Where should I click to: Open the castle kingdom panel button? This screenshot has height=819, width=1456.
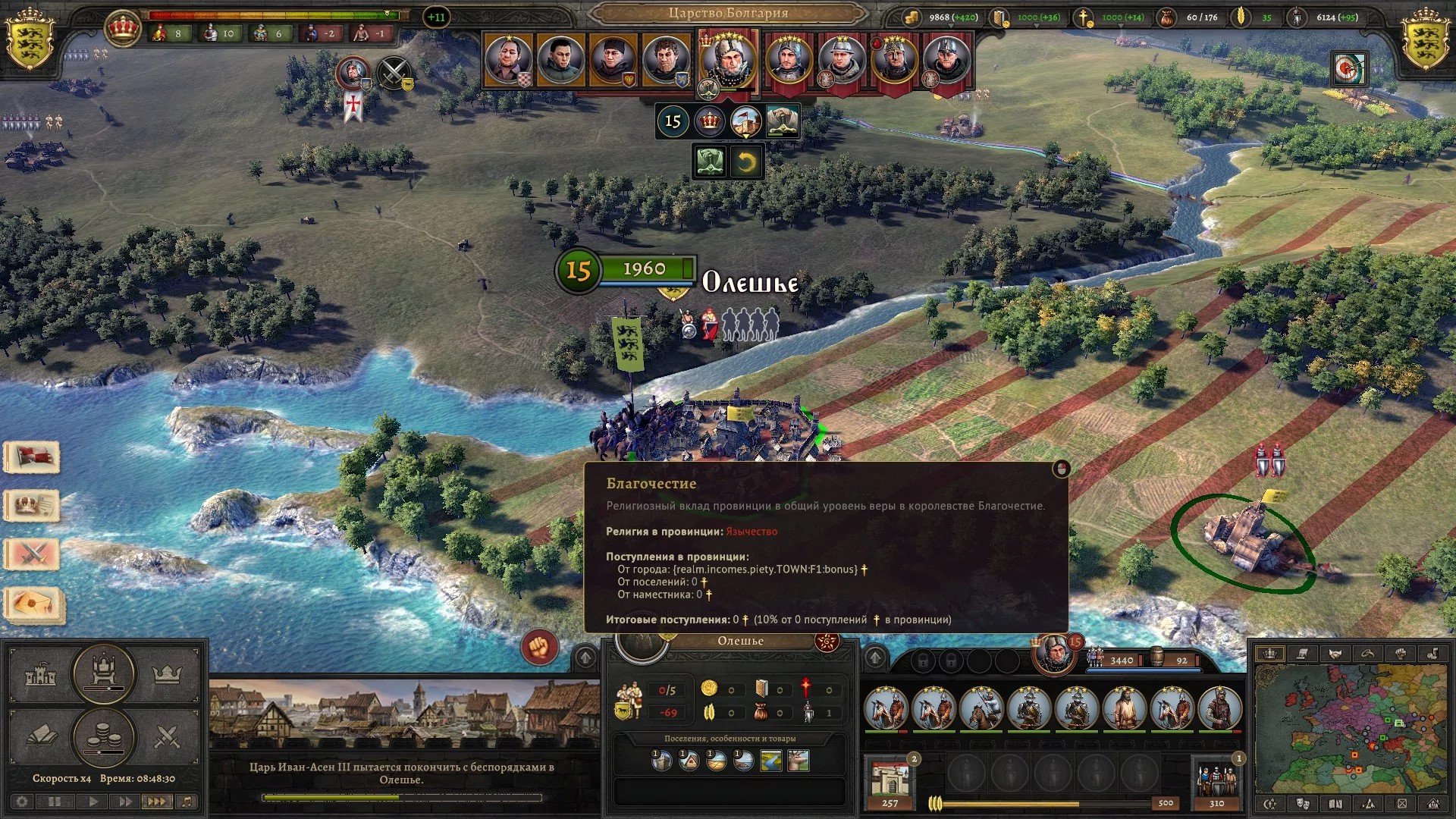click(41, 674)
